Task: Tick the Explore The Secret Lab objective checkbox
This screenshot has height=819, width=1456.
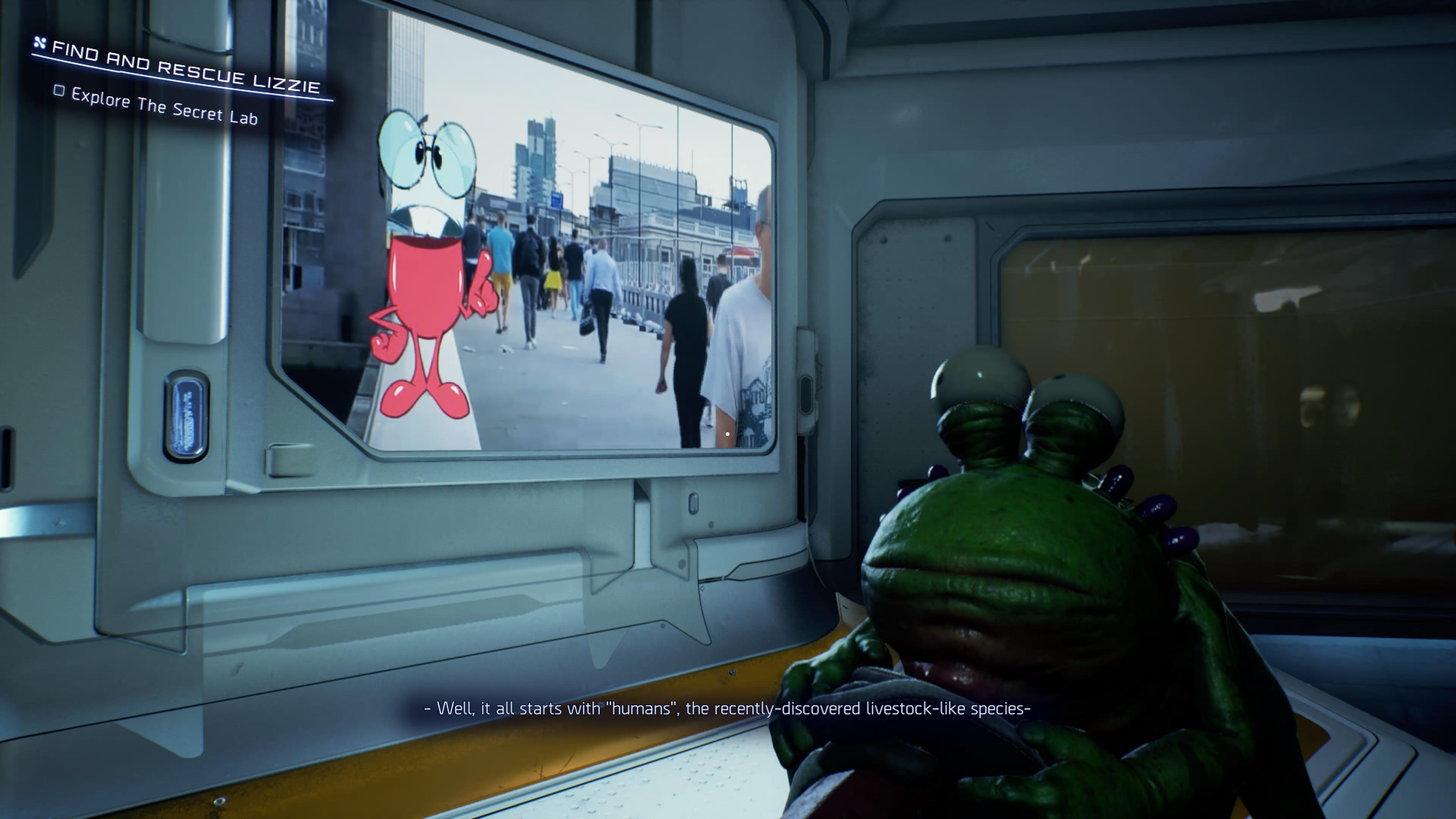Action: 59,91
